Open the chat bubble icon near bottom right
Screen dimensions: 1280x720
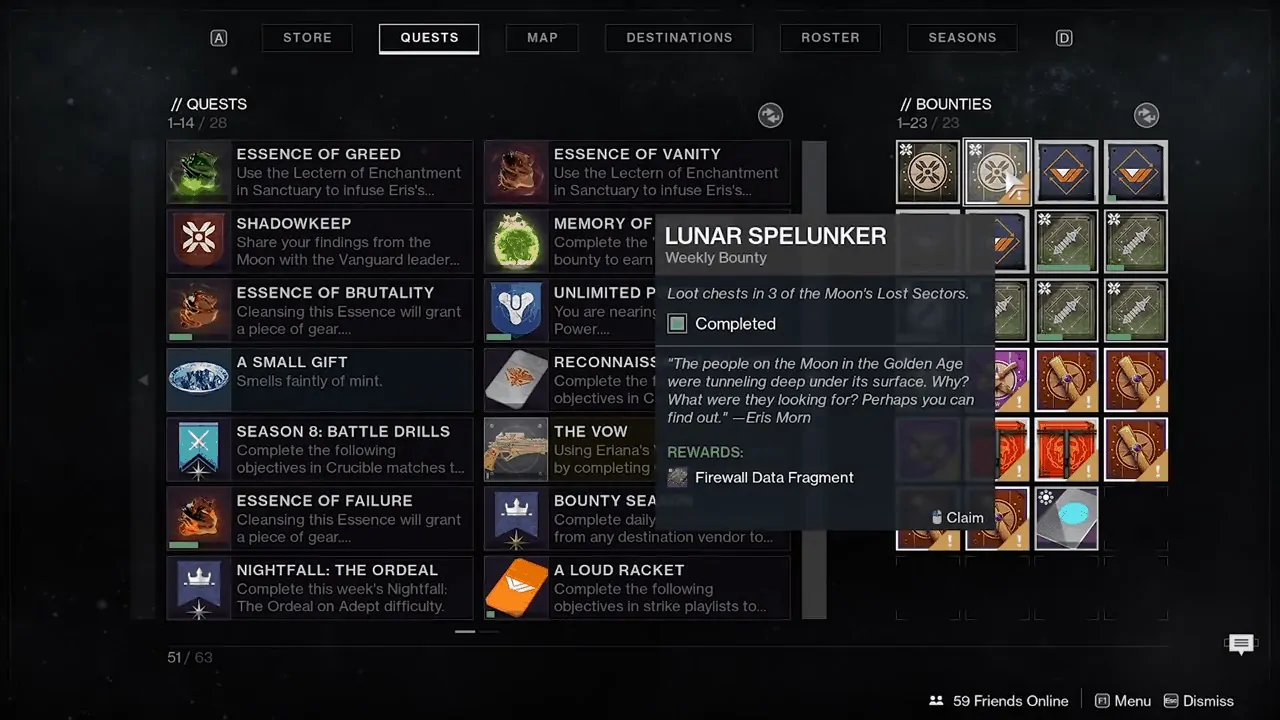click(x=1241, y=644)
